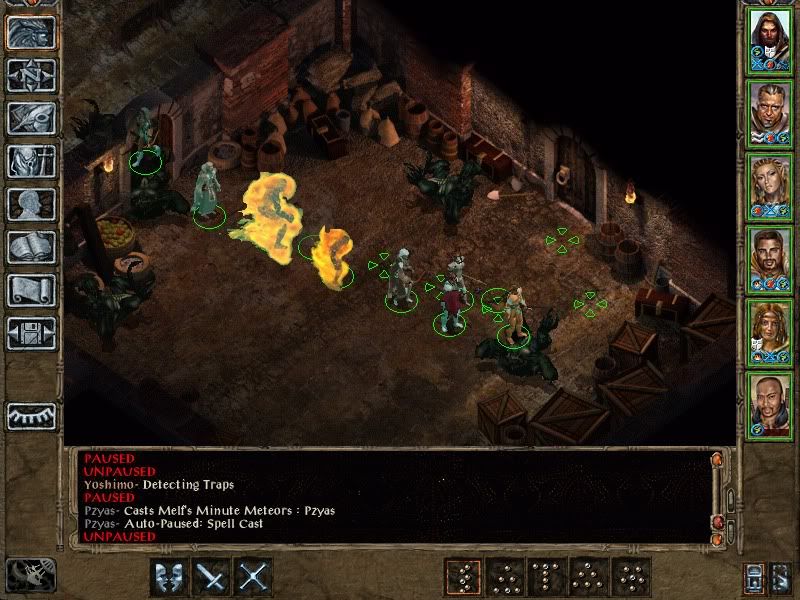
Task: Click the rest party closed-eye button
Action: click(31, 415)
